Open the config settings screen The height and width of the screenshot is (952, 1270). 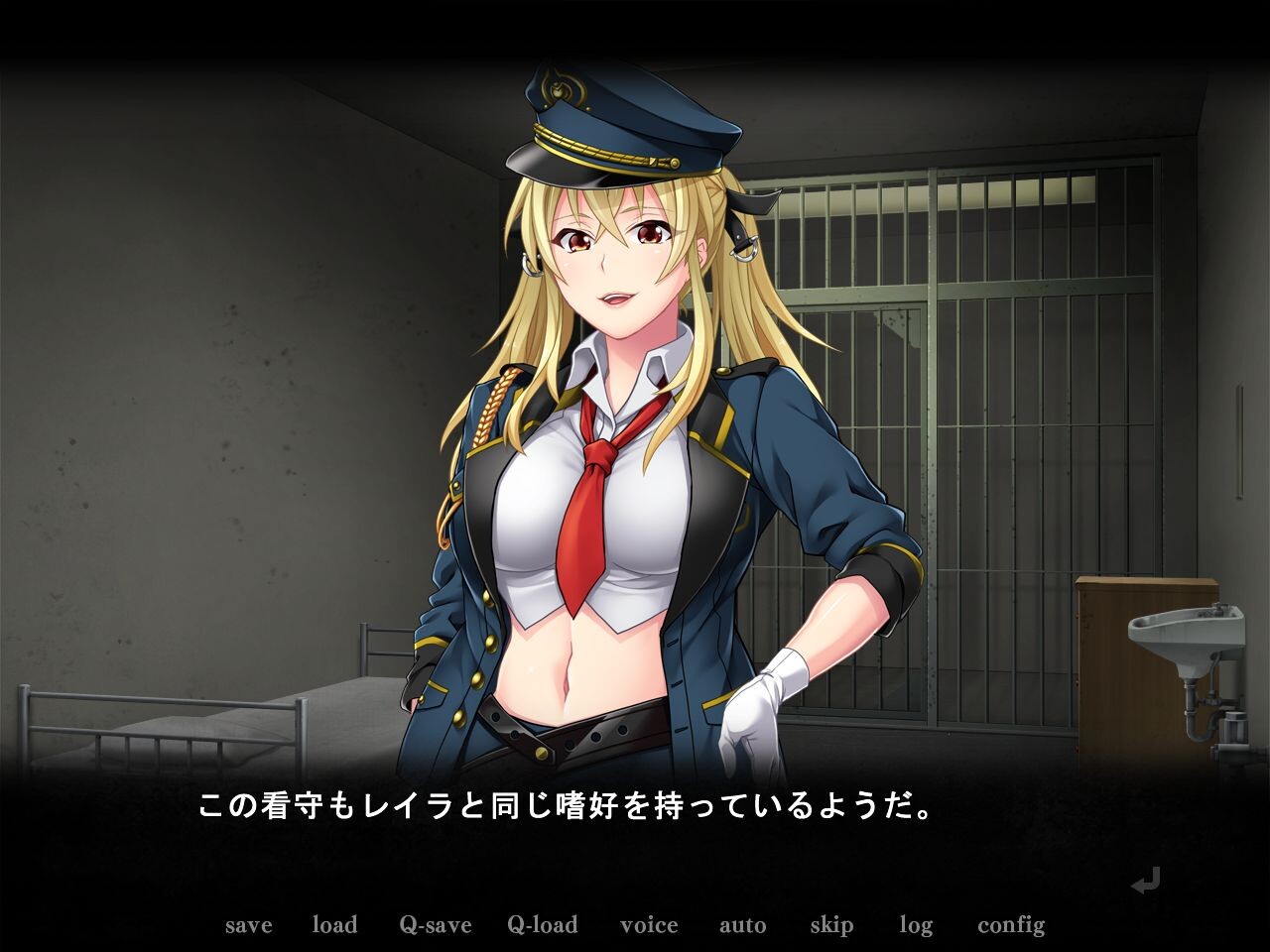(1013, 925)
